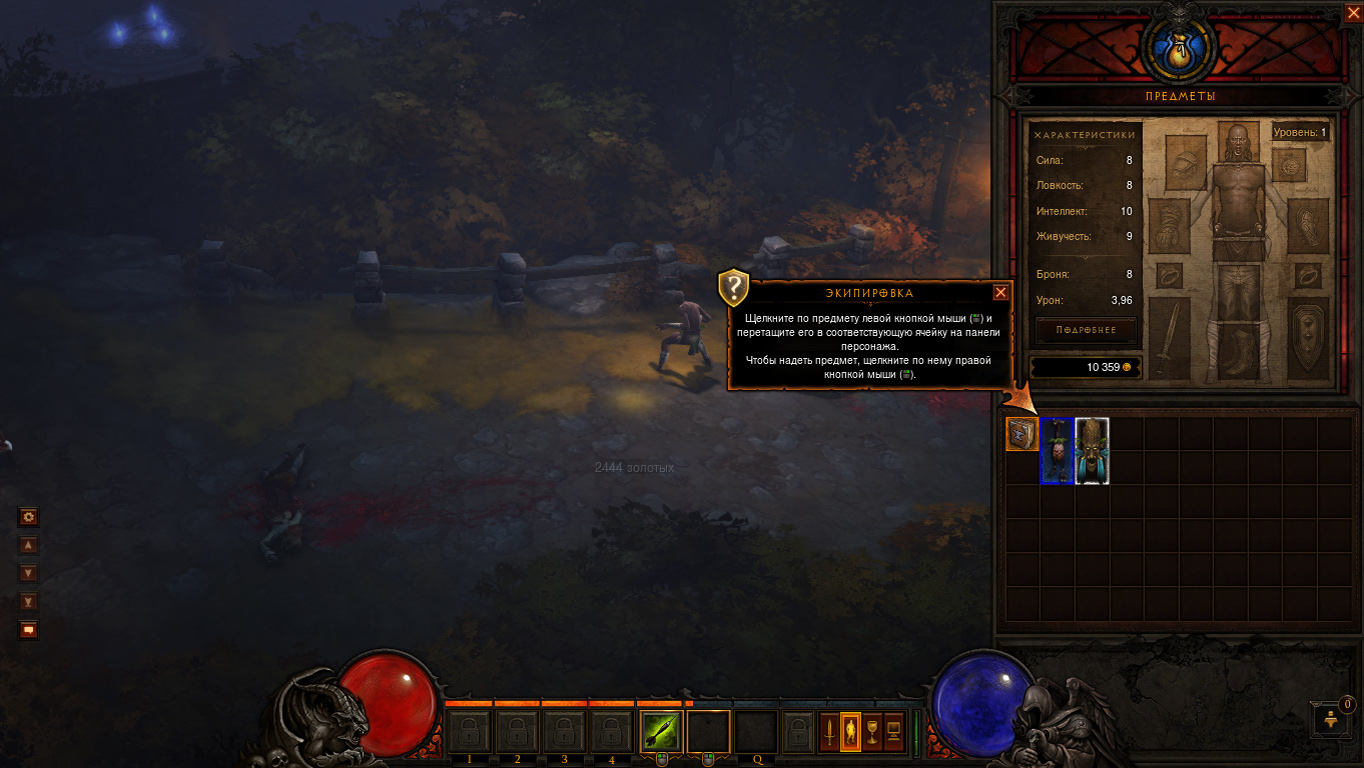This screenshot has height=768, width=1364.
Task: Open the game menu computer icon
Action: coord(894,733)
